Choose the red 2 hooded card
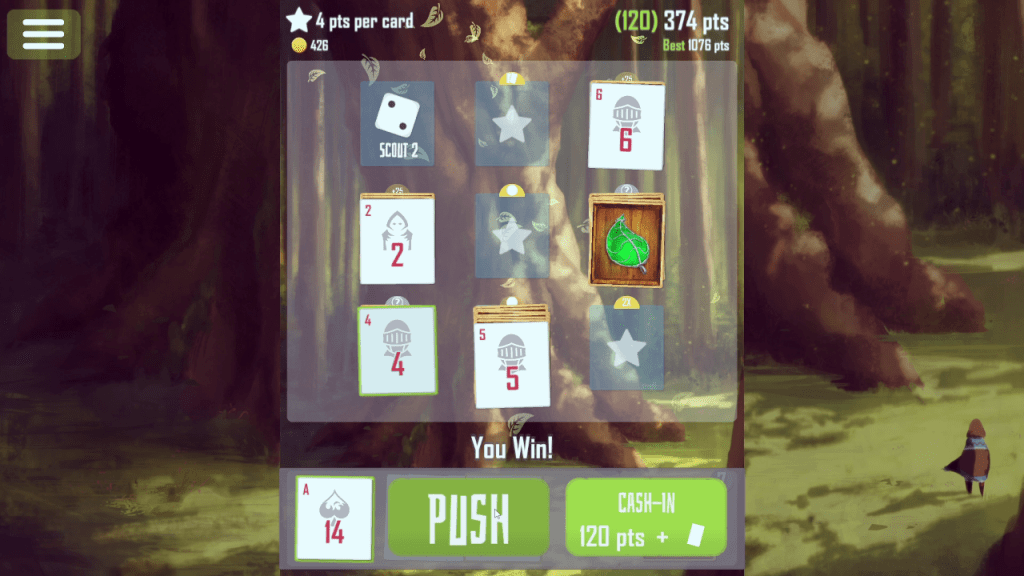The height and width of the screenshot is (576, 1024). coord(397,240)
